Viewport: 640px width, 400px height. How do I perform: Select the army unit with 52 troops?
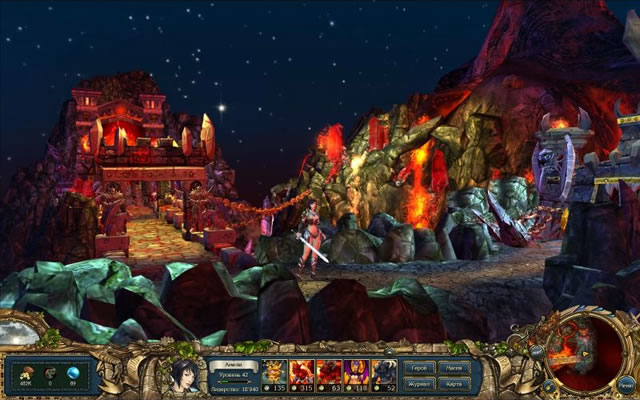click(385, 372)
